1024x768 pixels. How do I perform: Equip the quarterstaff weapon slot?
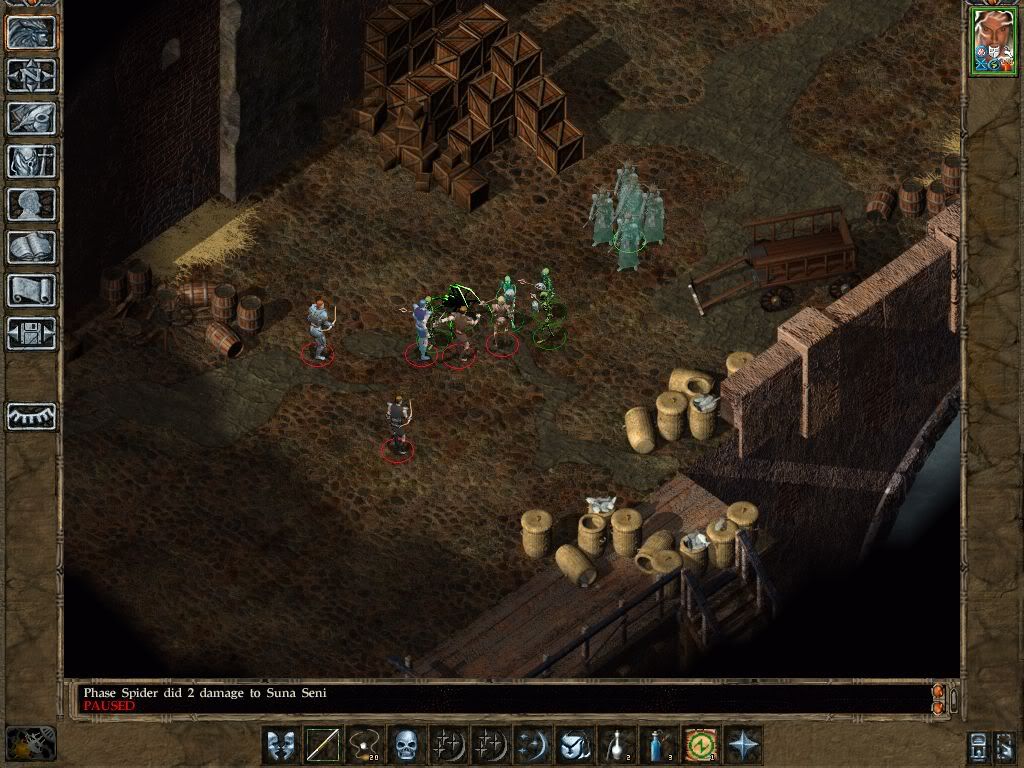pos(323,745)
